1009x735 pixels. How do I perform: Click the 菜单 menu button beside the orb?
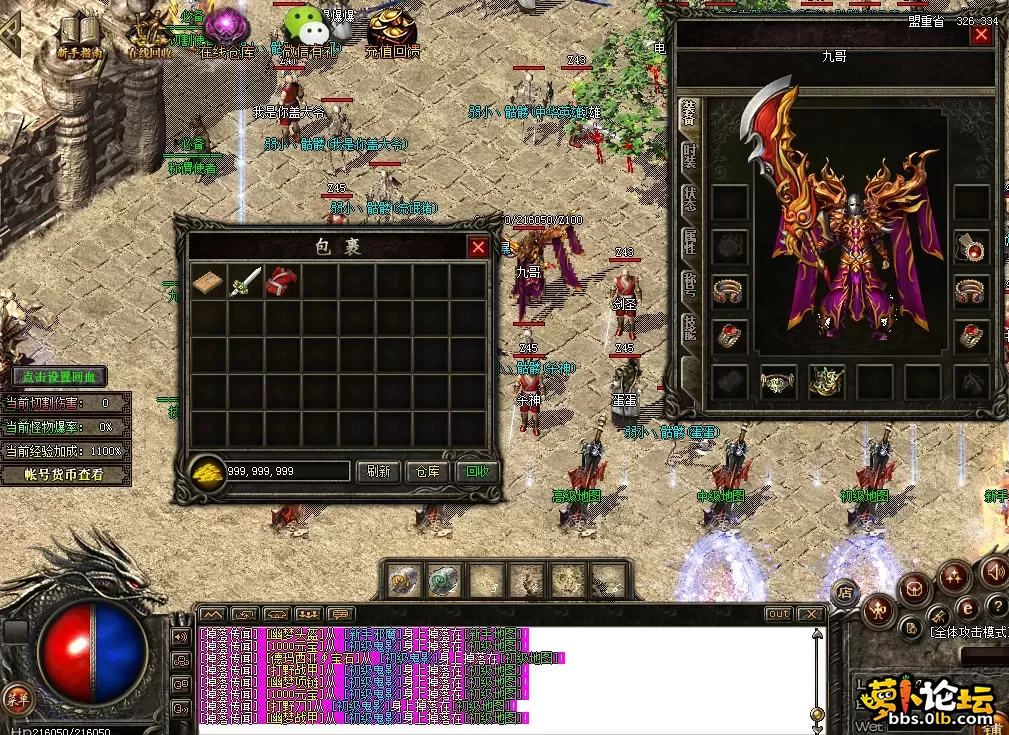pos(17,696)
